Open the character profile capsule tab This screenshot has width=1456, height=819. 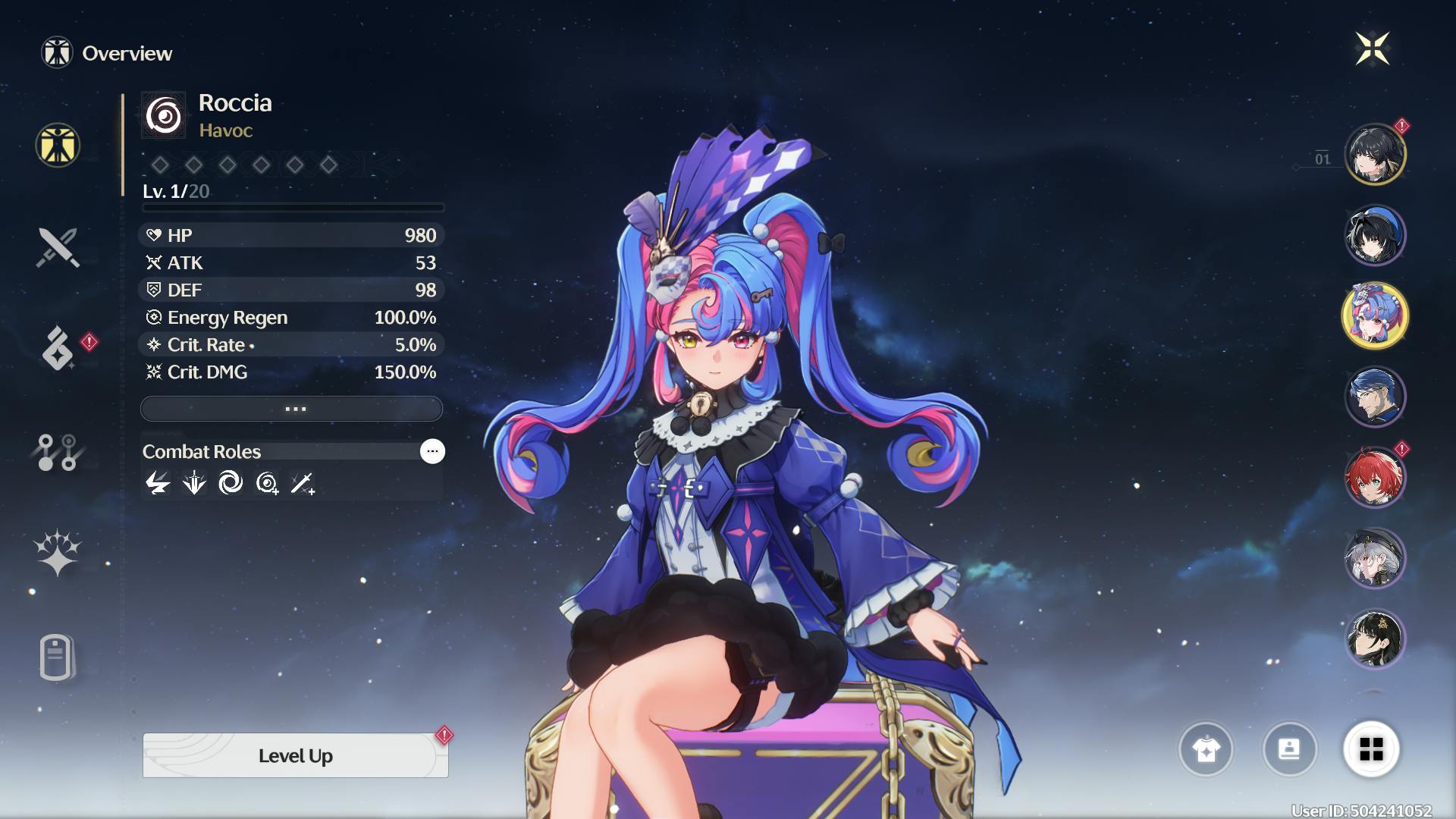(56, 657)
